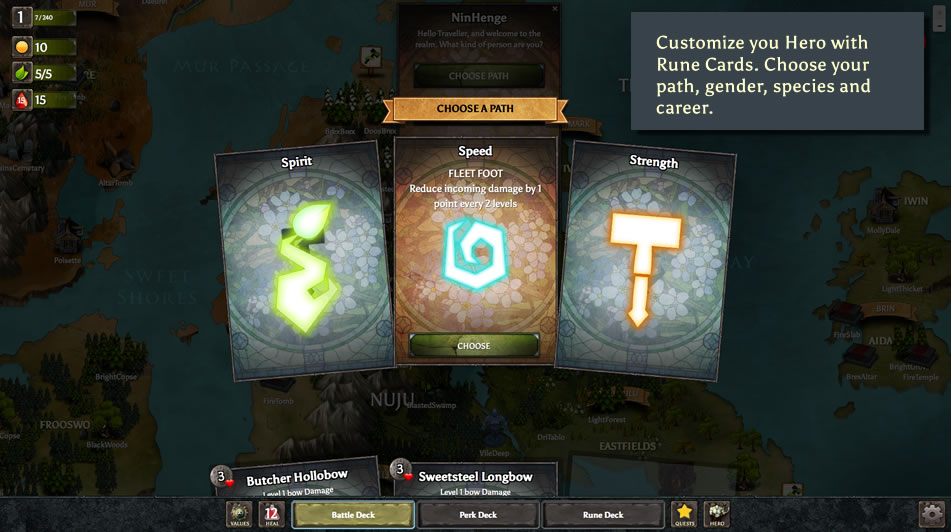Close the NinHenge dialog with the X

pyautogui.click(x=555, y=10)
